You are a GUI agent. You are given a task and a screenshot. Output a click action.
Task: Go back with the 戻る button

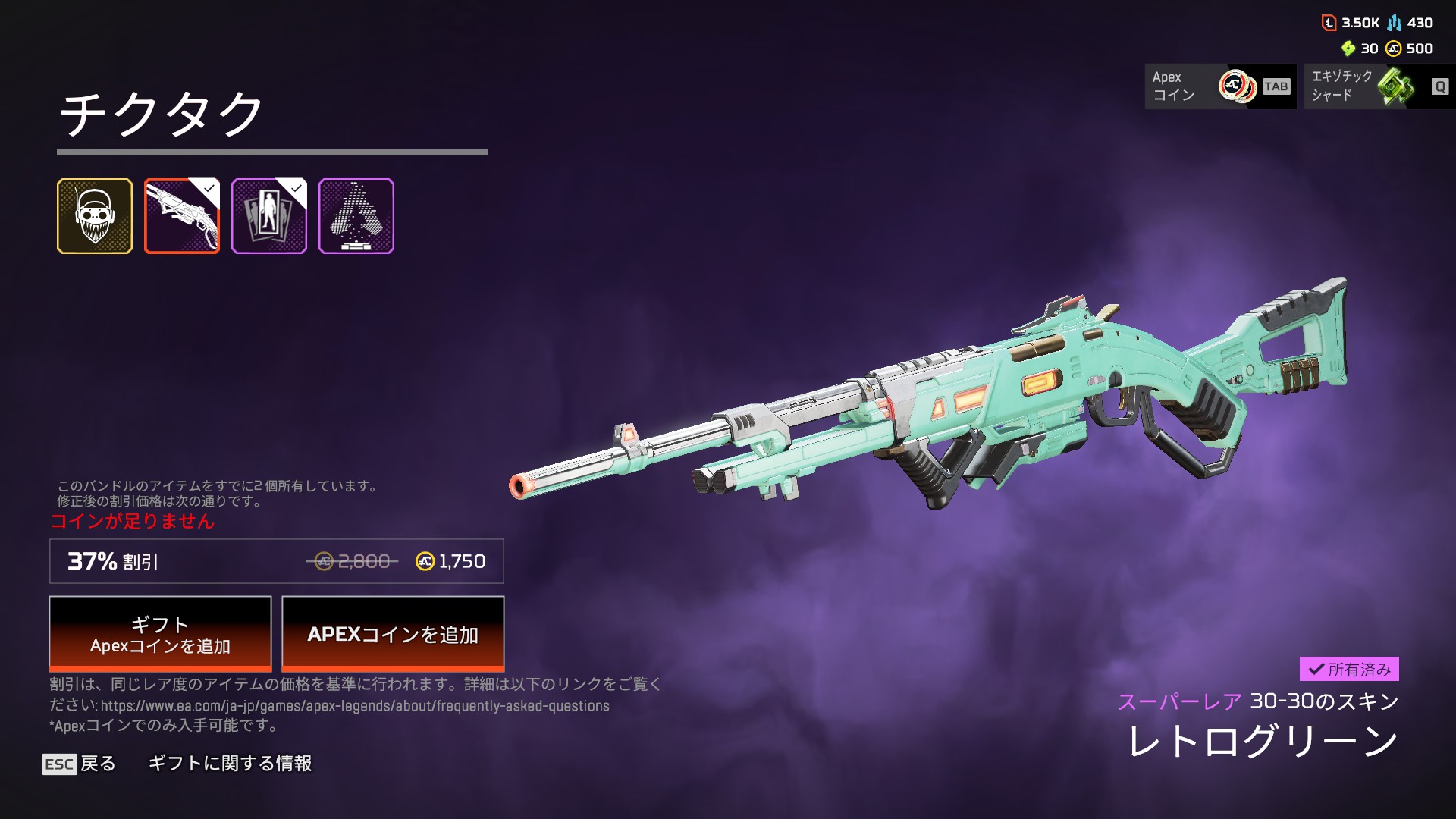80,764
